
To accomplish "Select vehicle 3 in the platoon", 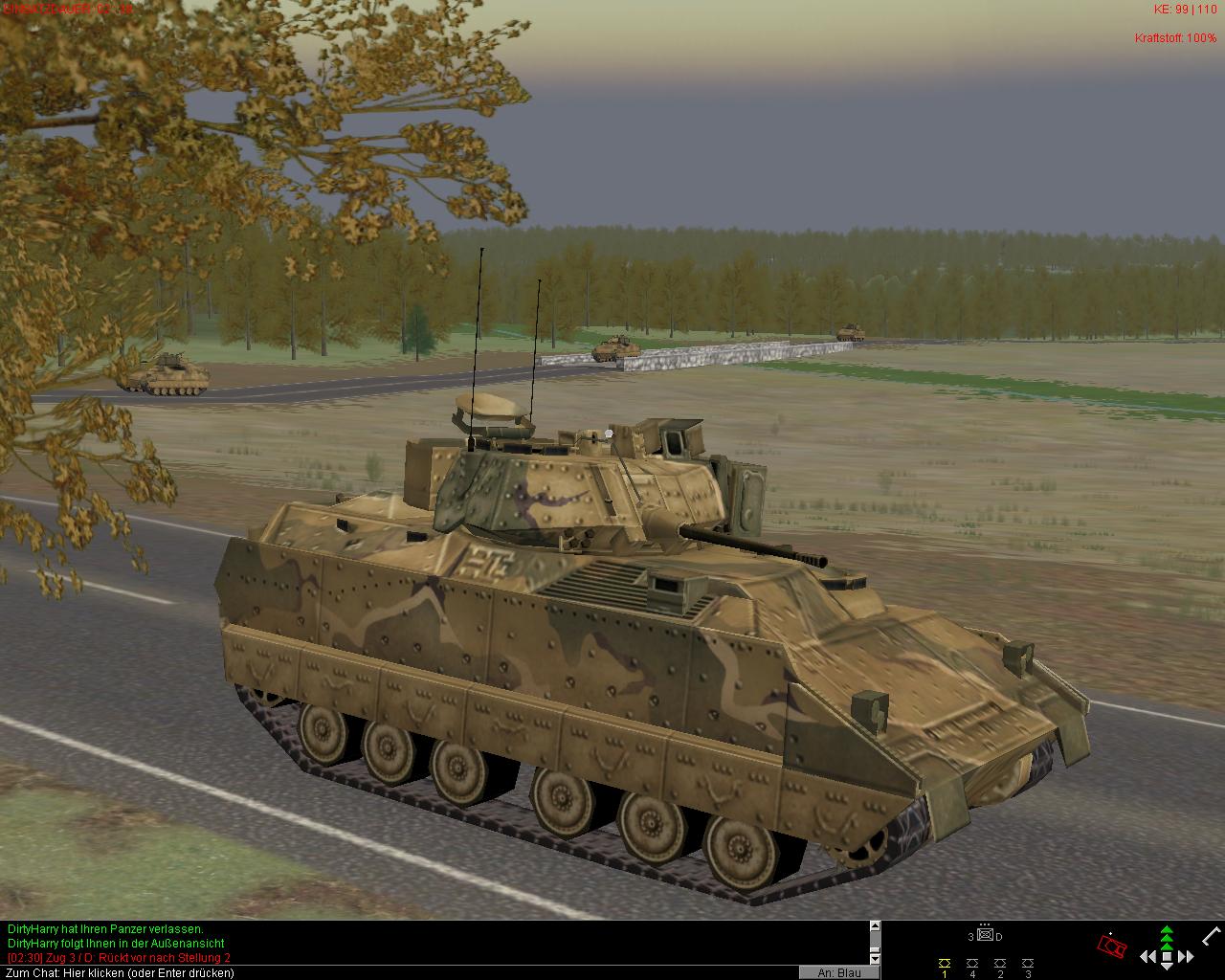I will (1028, 964).
